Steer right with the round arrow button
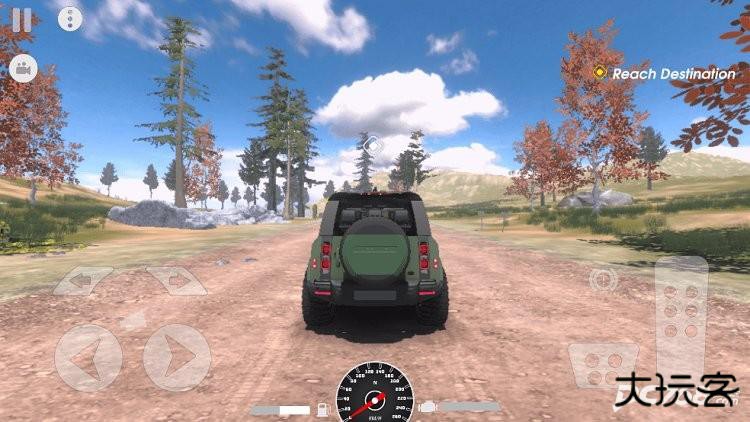The width and height of the screenshot is (750, 422). 176,357
